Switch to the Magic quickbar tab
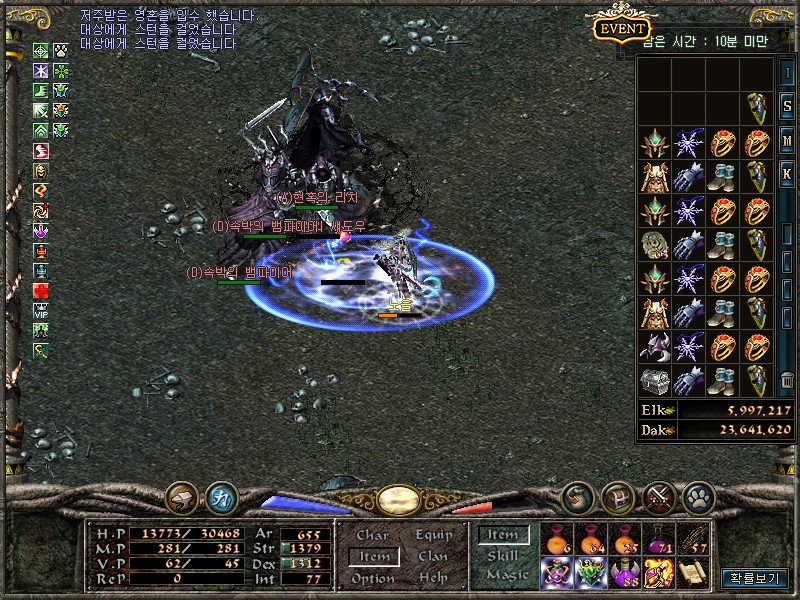The image size is (800, 600). pyautogui.click(x=507, y=575)
